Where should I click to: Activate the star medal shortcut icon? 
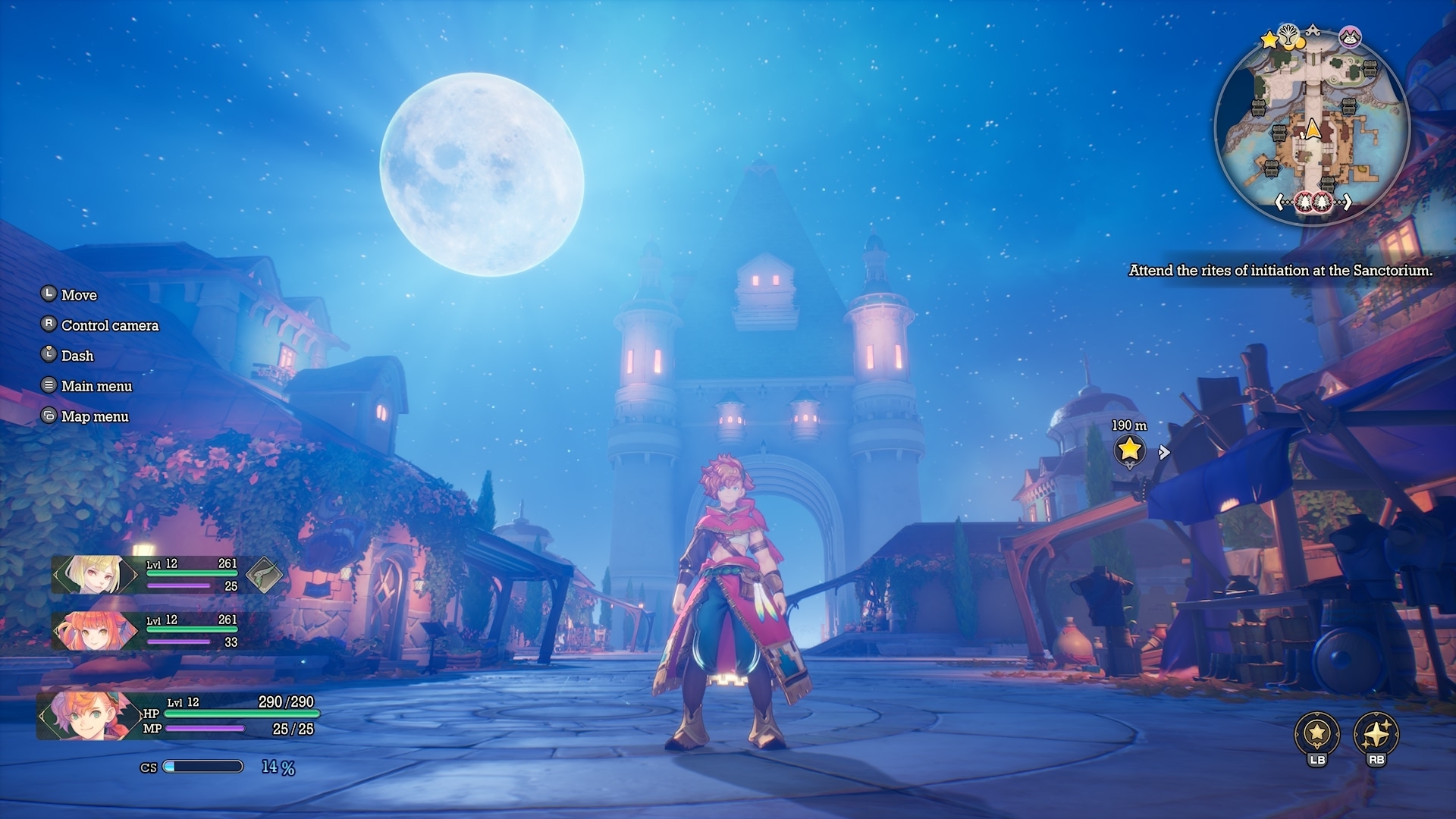tap(1317, 733)
